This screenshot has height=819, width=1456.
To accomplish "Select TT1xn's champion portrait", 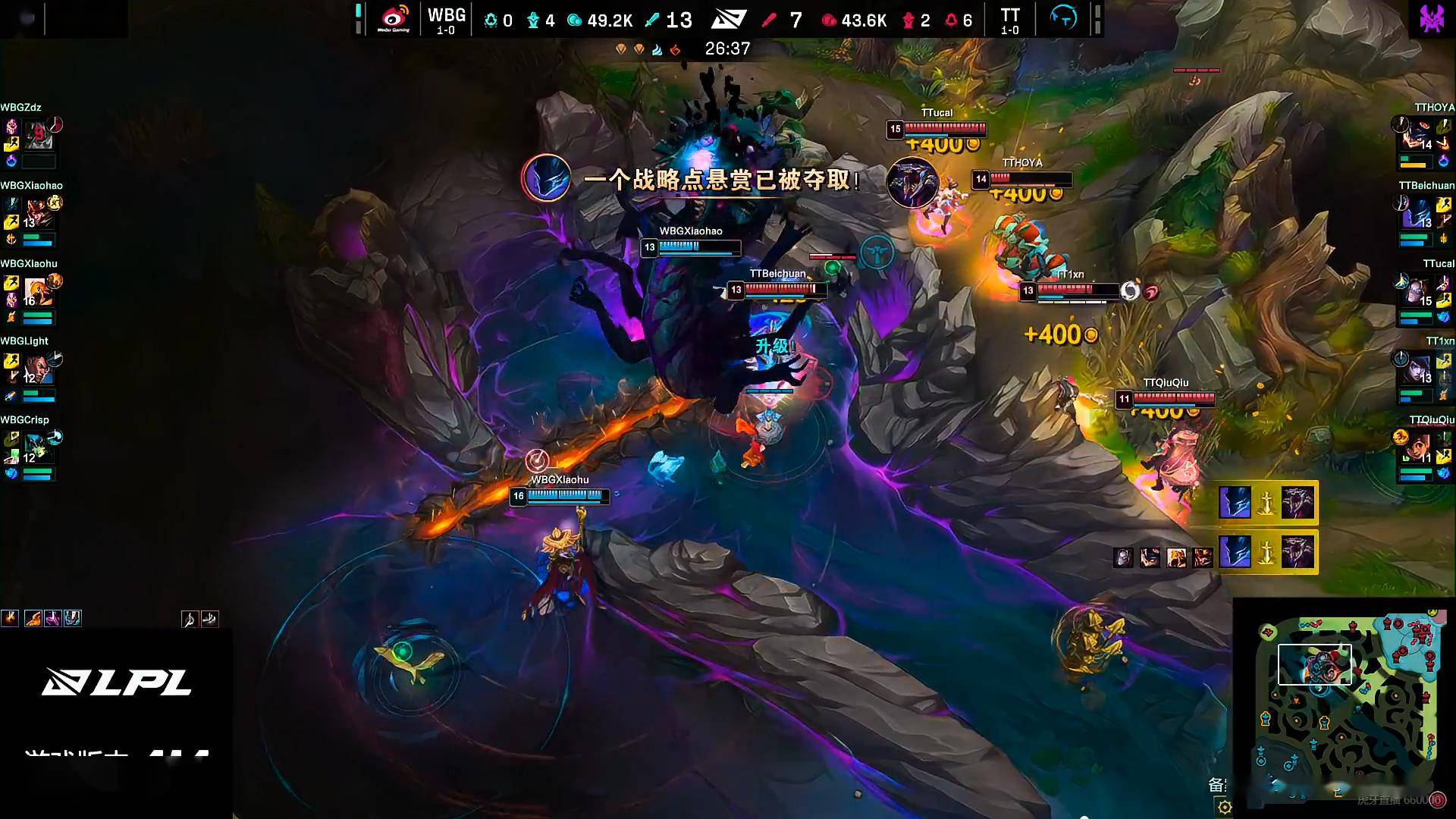I will point(1418,370).
